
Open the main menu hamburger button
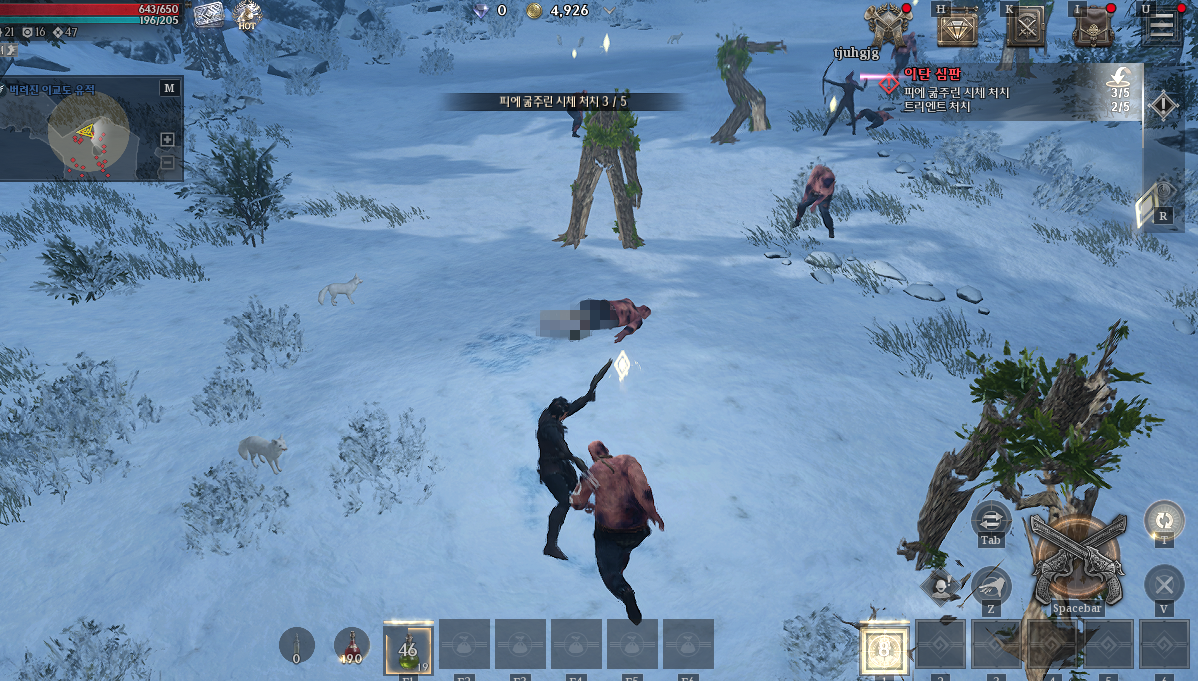(1161, 26)
